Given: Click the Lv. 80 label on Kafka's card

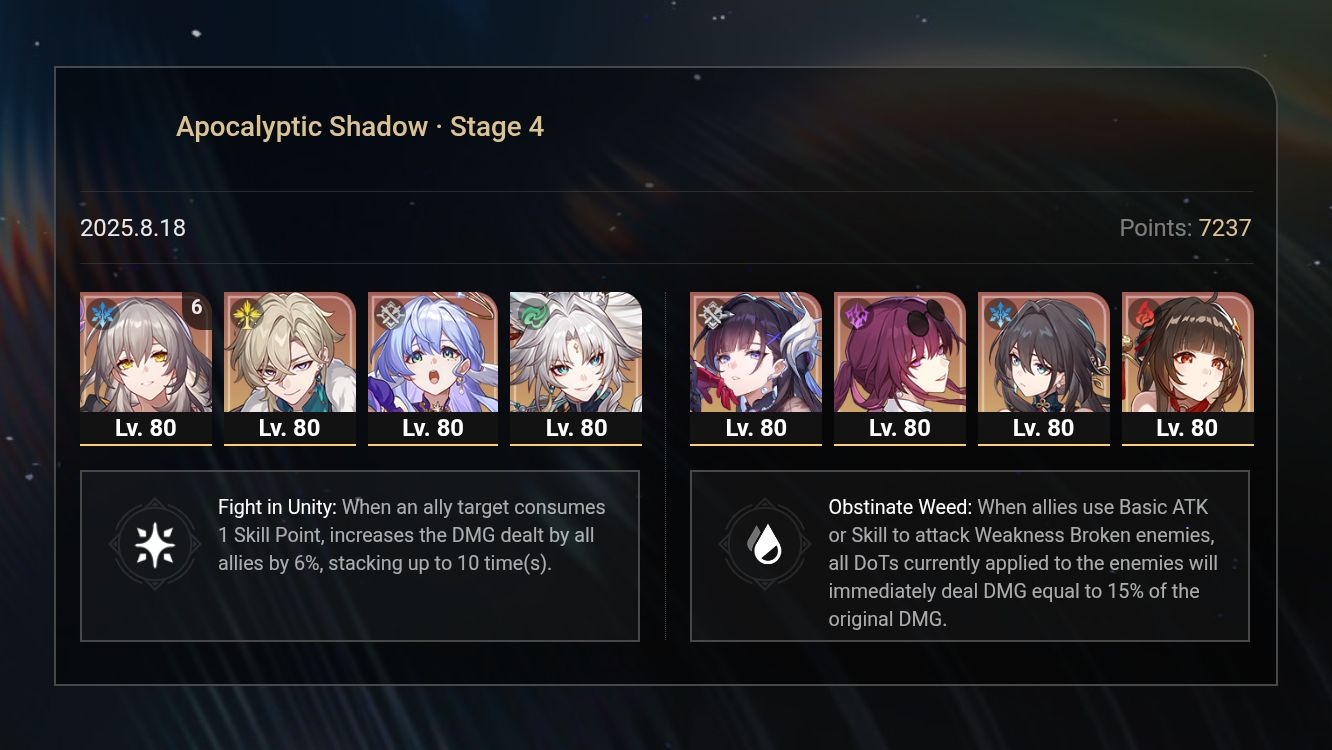Looking at the screenshot, I should [x=900, y=427].
